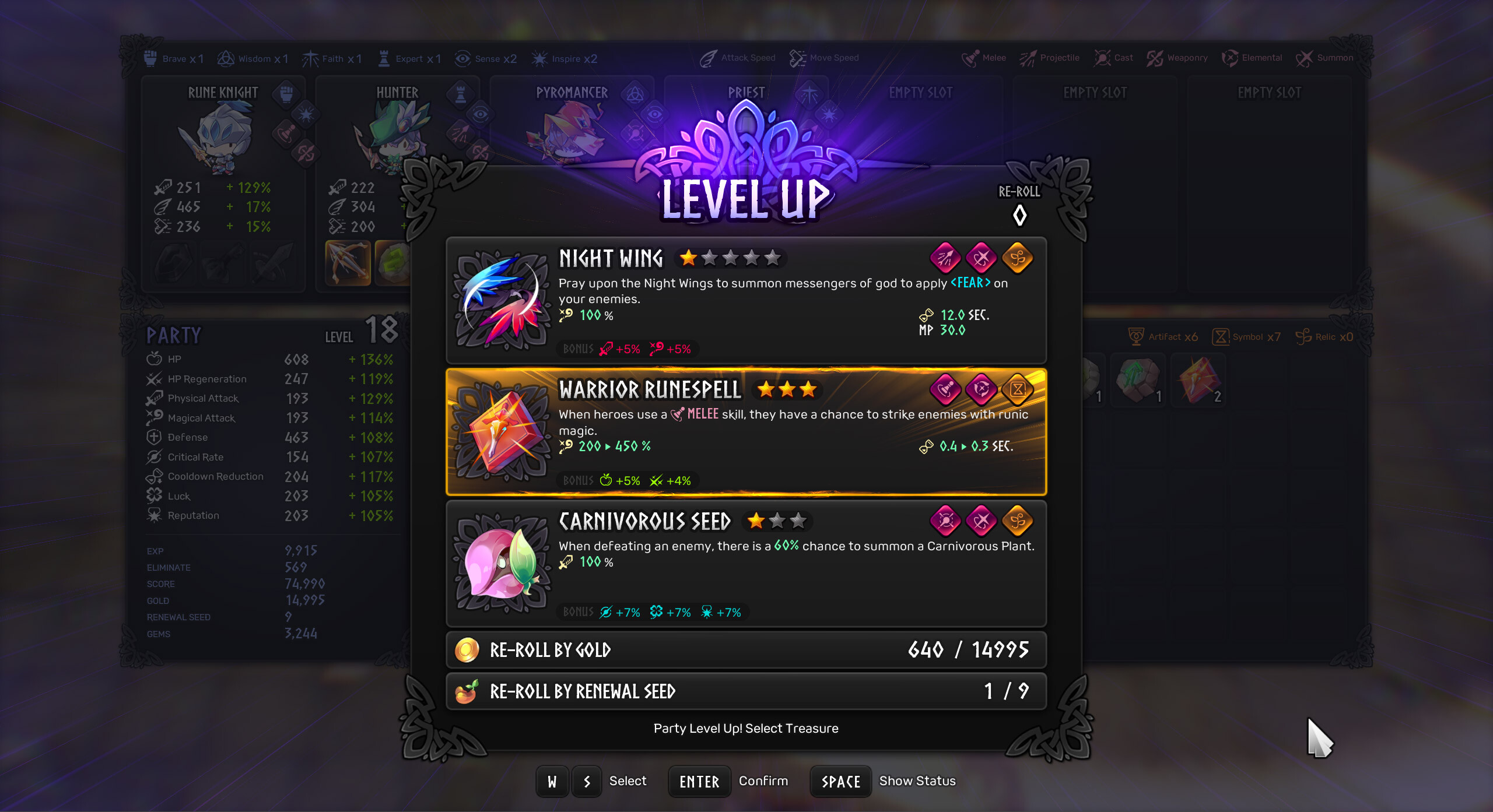Select the Weaponry icon on the top bar
This screenshot has width=1493, height=812.
(x=1154, y=57)
